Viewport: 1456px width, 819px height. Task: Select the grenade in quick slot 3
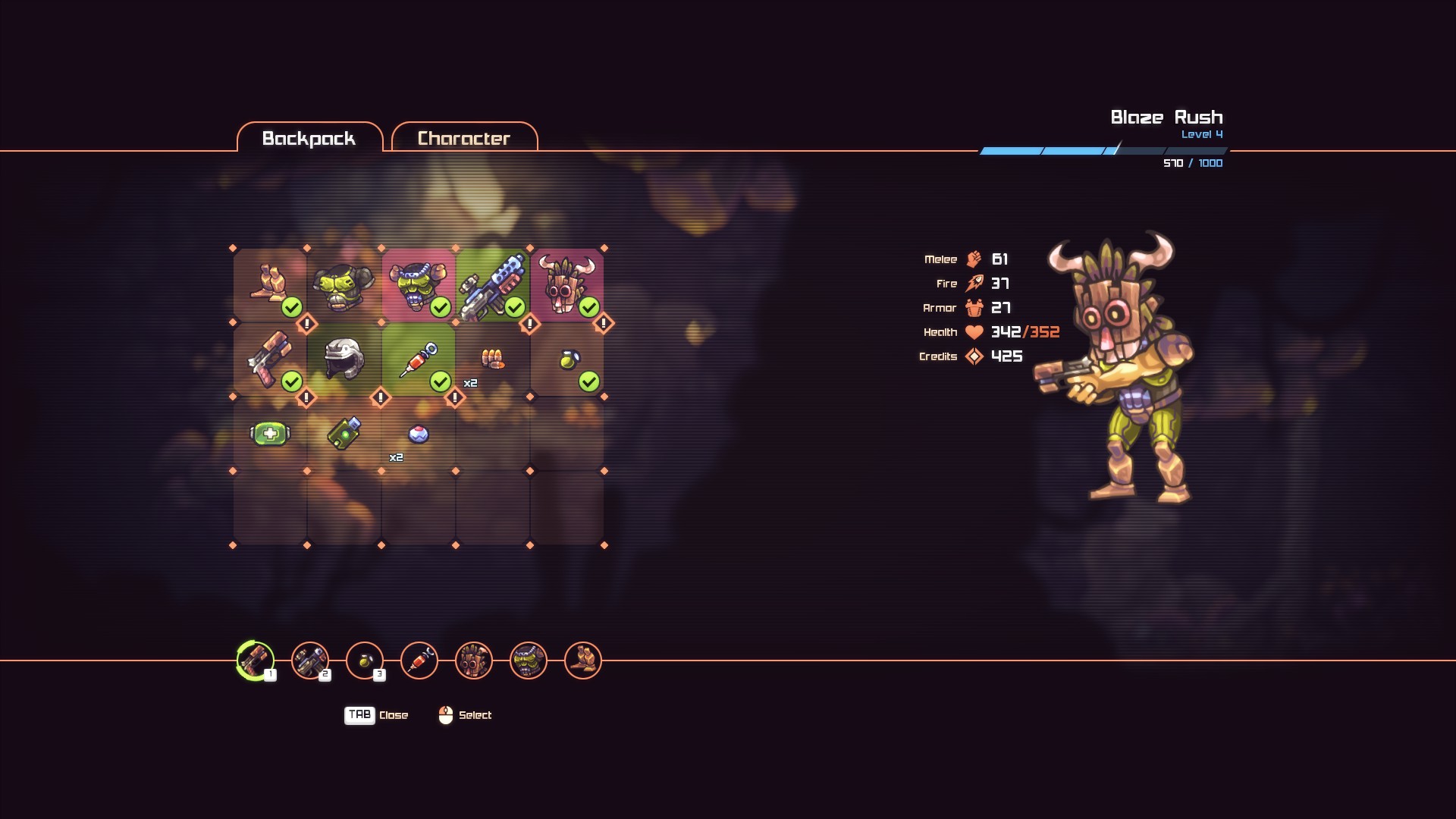pos(365,661)
